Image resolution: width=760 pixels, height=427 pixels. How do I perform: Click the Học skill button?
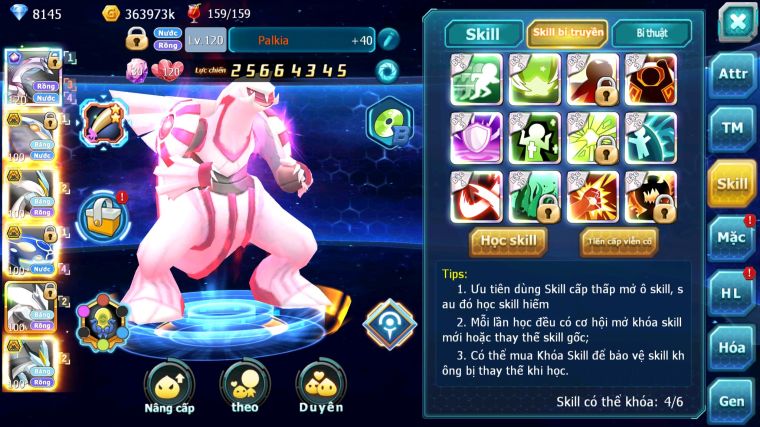[509, 241]
